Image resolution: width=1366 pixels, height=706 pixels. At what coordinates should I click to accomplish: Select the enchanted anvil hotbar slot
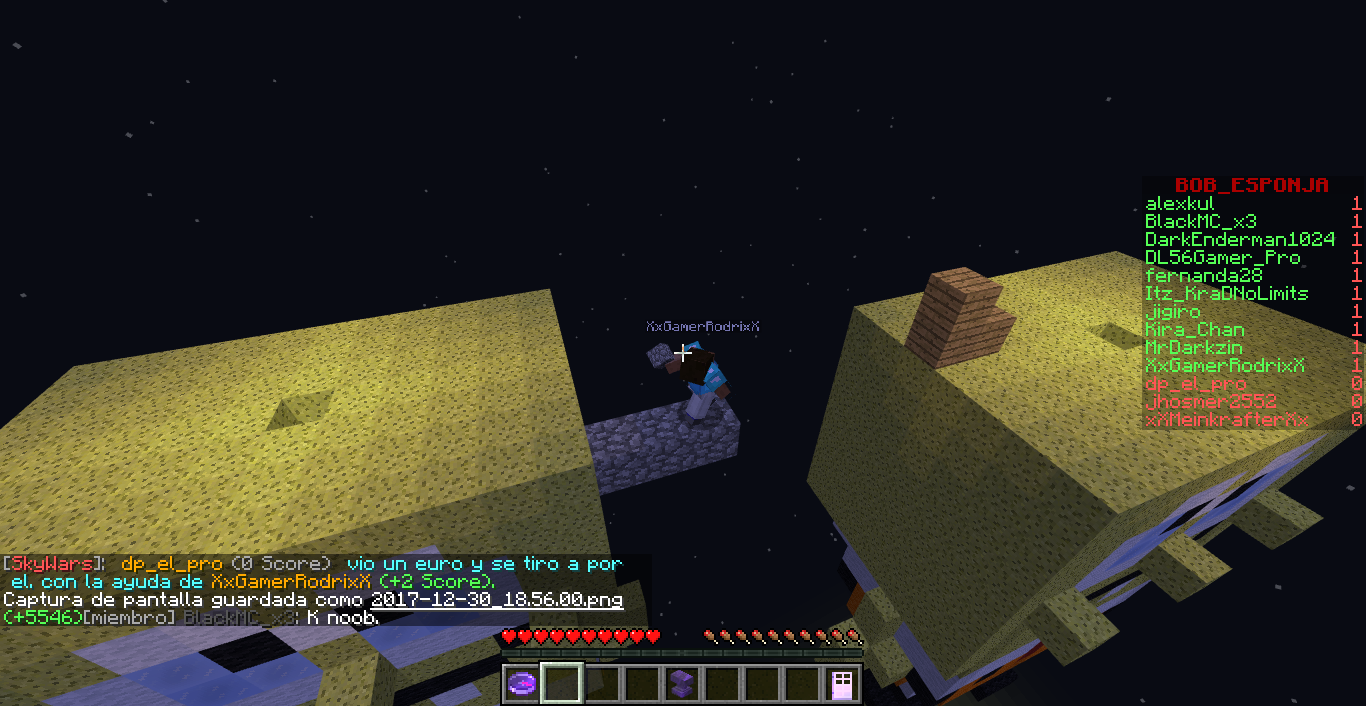pos(682,684)
